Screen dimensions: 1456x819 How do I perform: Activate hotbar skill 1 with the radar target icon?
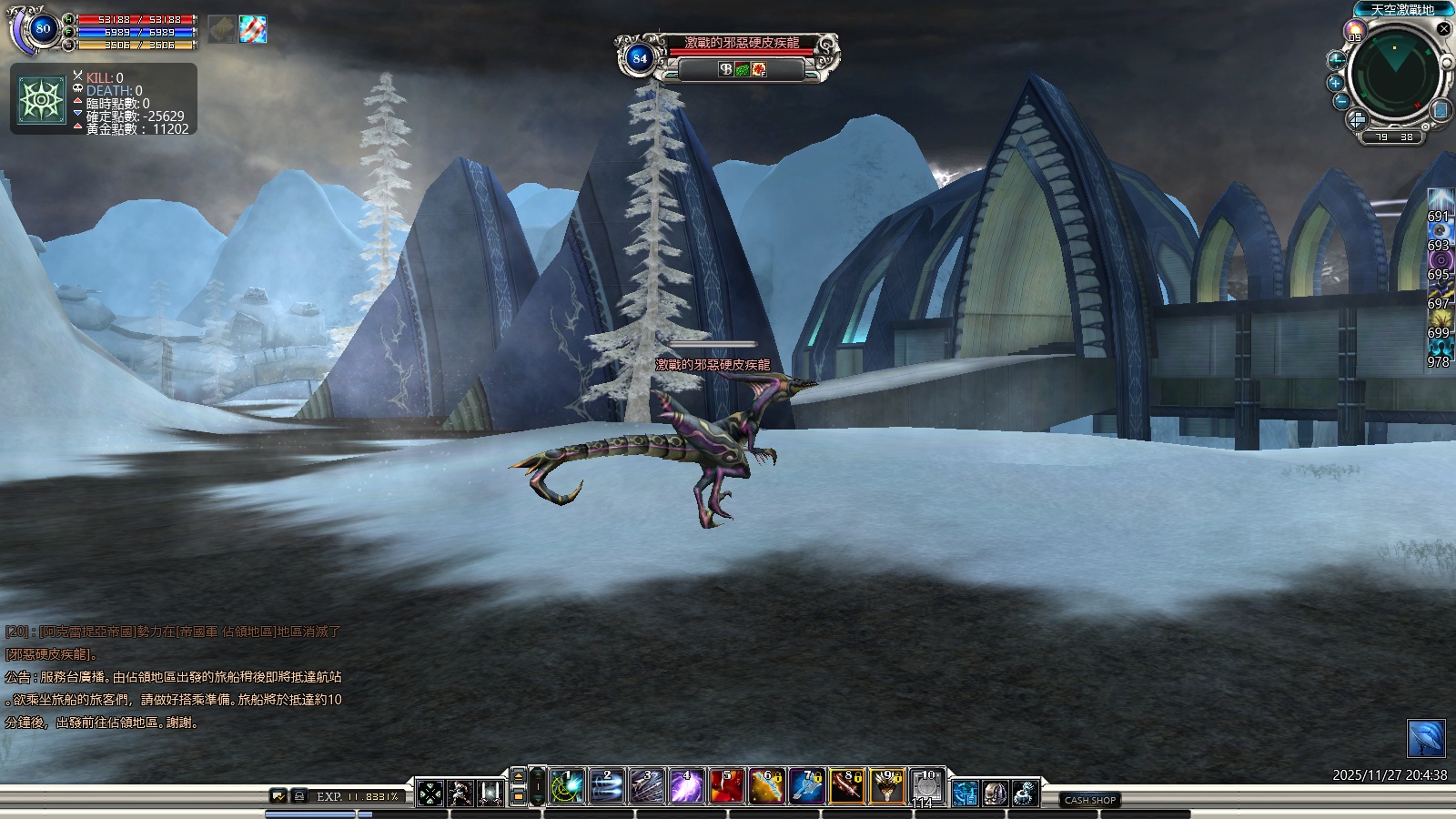click(566, 787)
